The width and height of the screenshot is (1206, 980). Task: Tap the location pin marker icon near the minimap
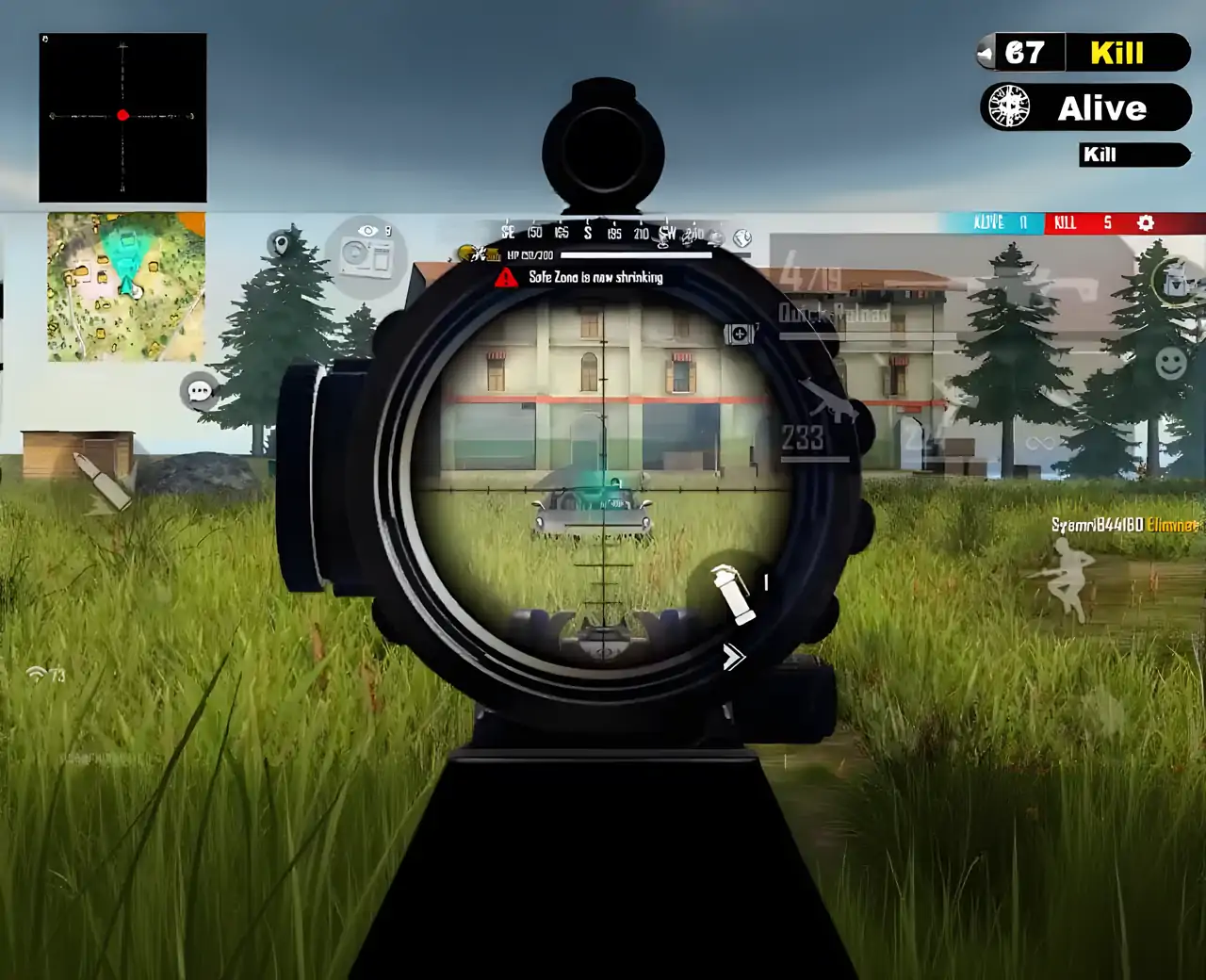pos(280,243)
